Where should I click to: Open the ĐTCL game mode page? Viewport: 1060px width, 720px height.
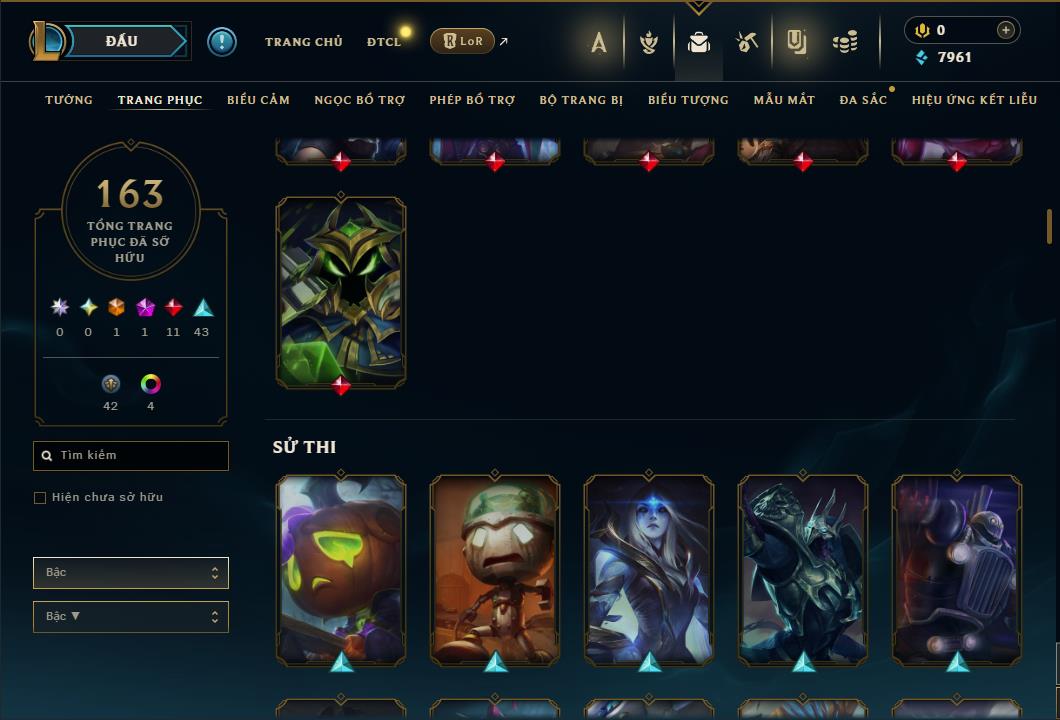pyautogui.click(x=384, y=42)
